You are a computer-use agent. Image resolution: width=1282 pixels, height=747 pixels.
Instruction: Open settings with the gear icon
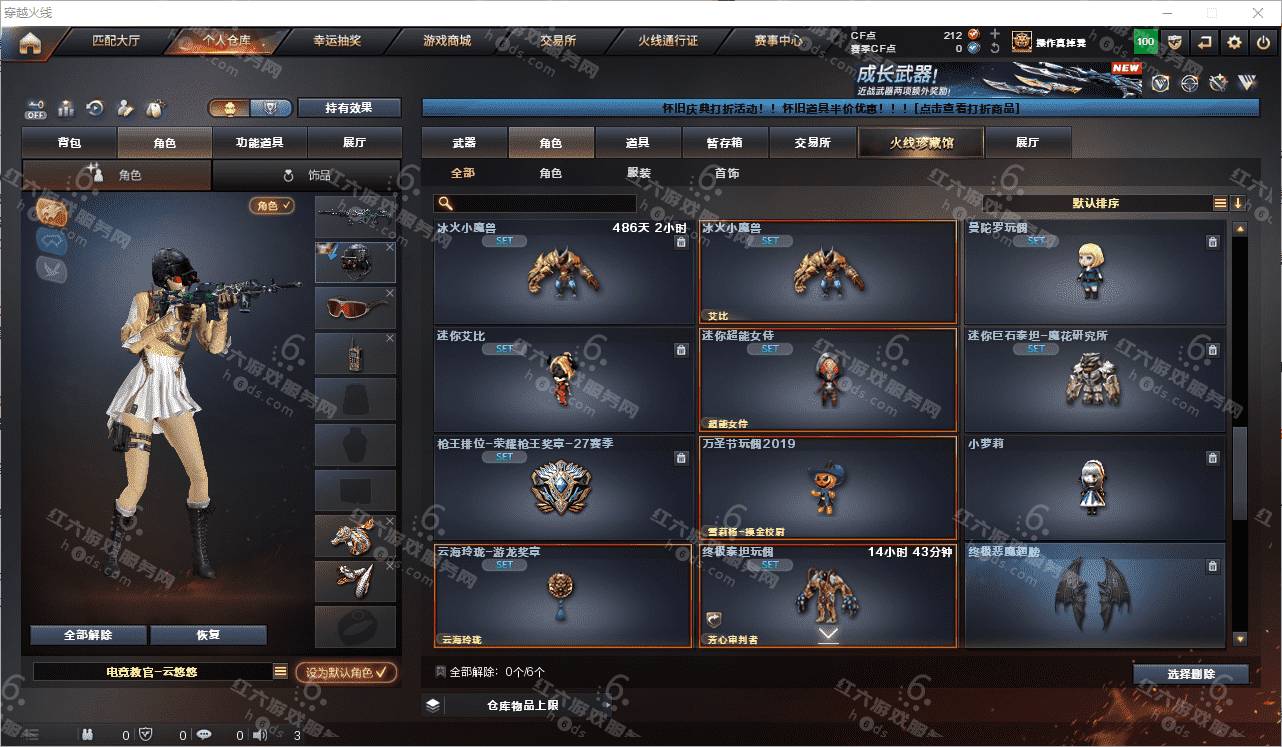1234,42
